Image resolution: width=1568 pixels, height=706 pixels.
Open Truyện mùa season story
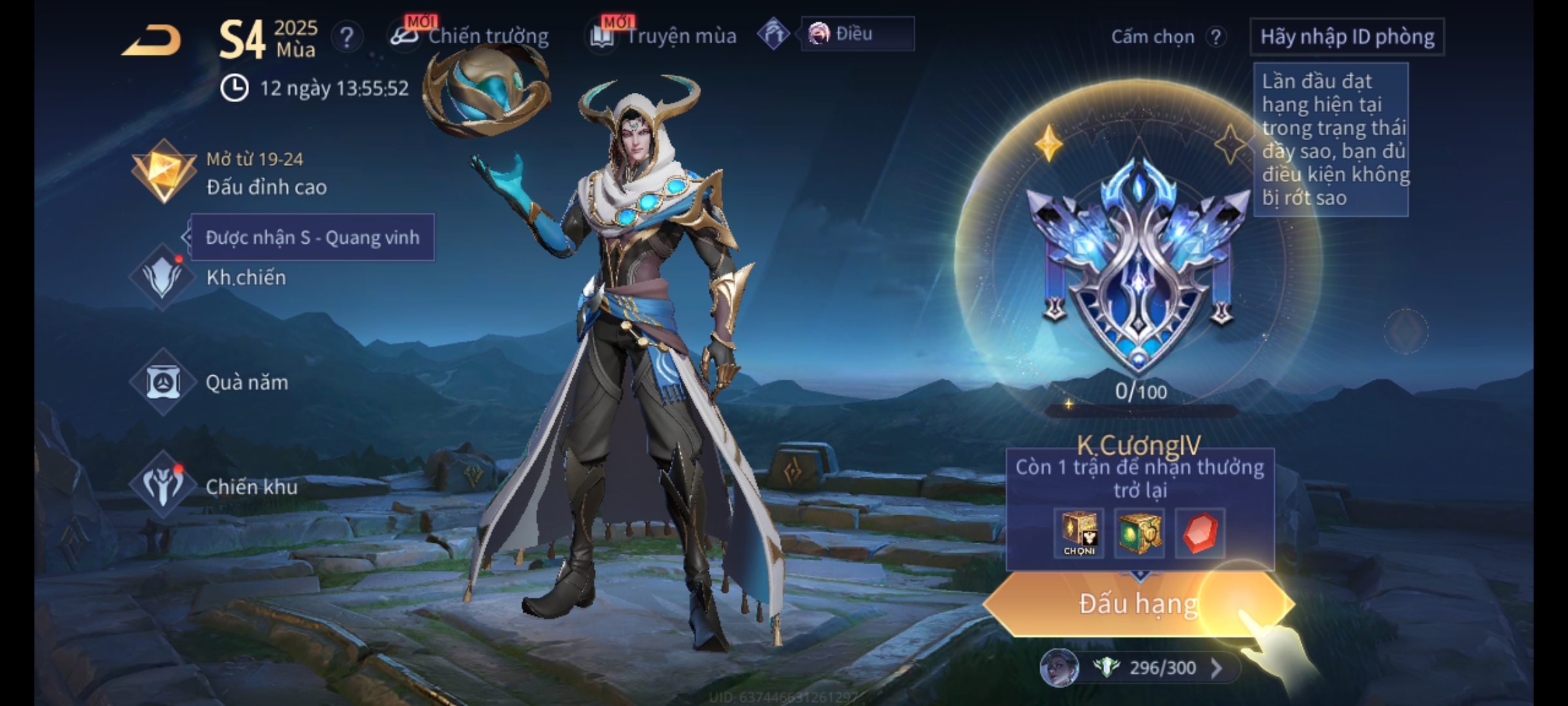tap(664, 36)
